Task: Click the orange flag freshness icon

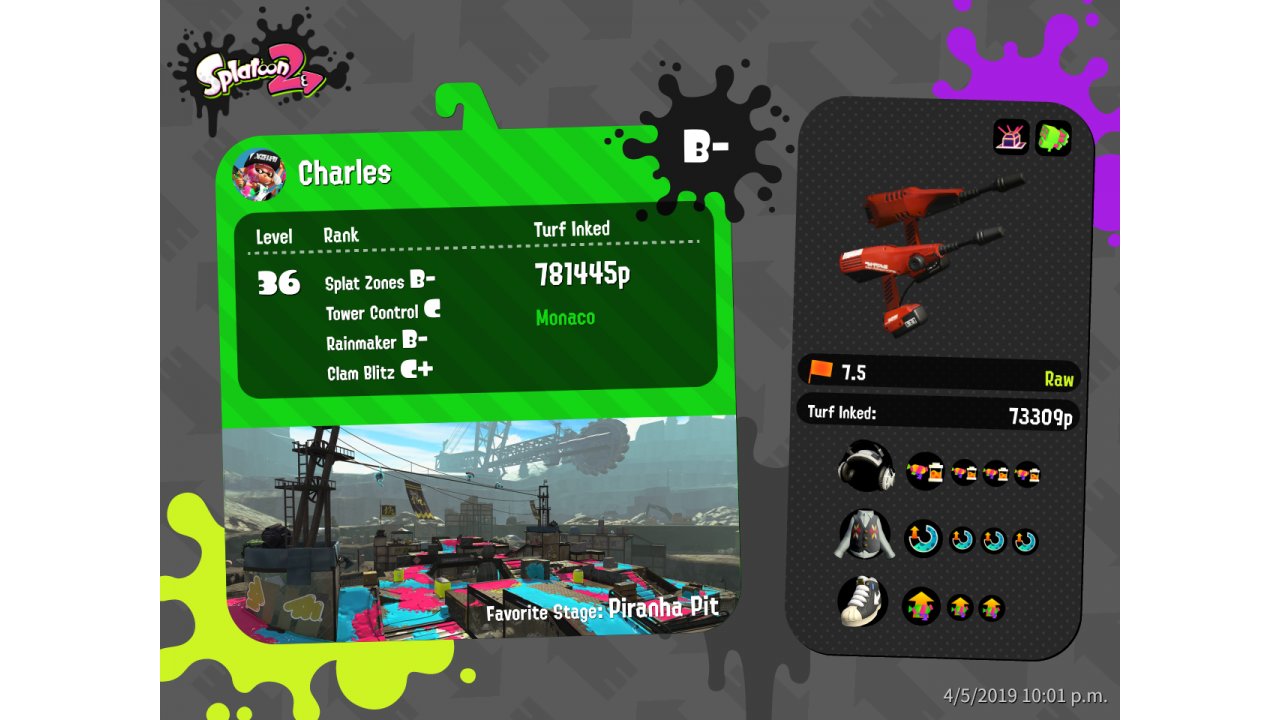Action: (x=820, y=371)
